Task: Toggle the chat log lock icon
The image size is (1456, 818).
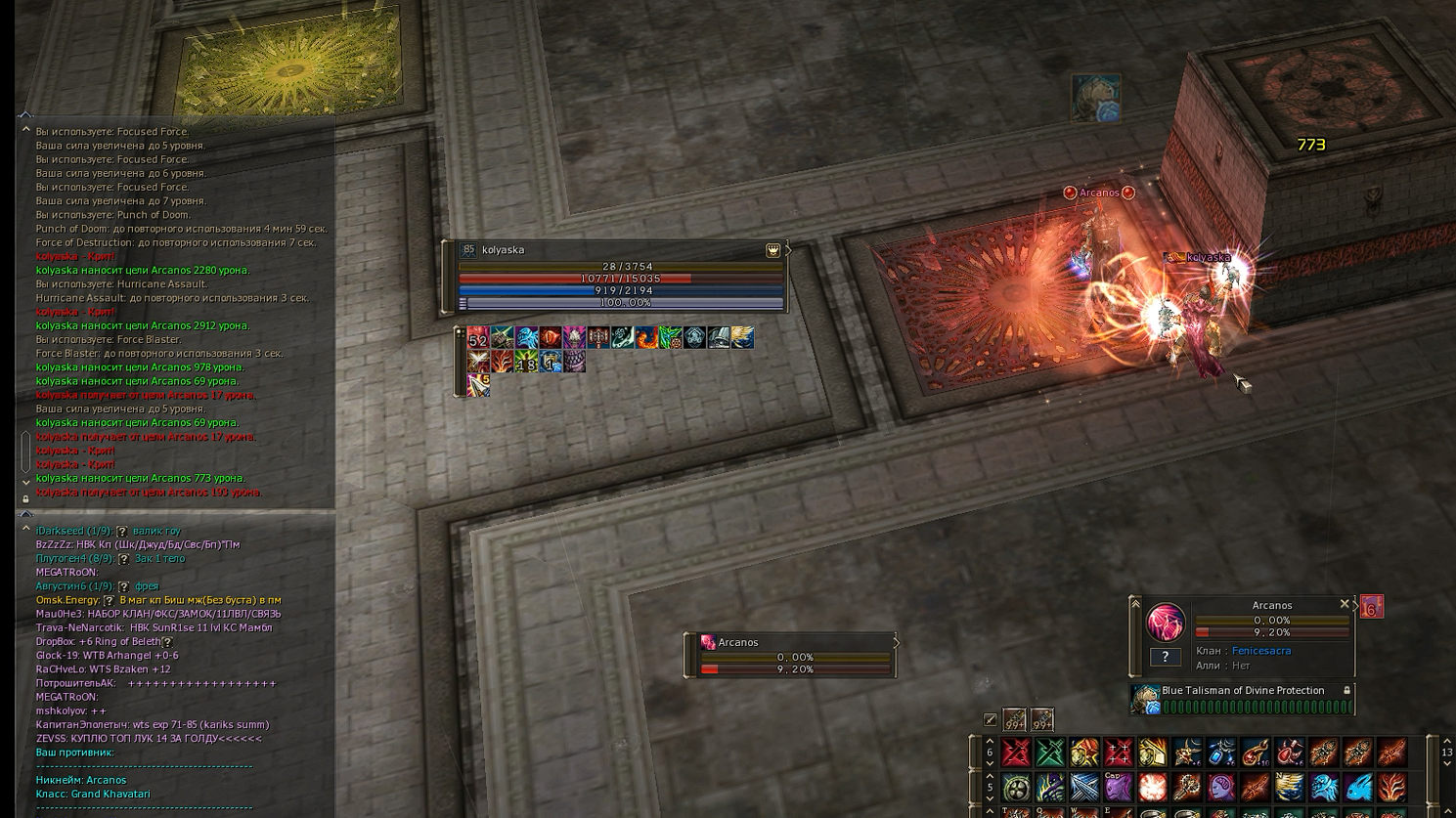Action: (25, 499)
